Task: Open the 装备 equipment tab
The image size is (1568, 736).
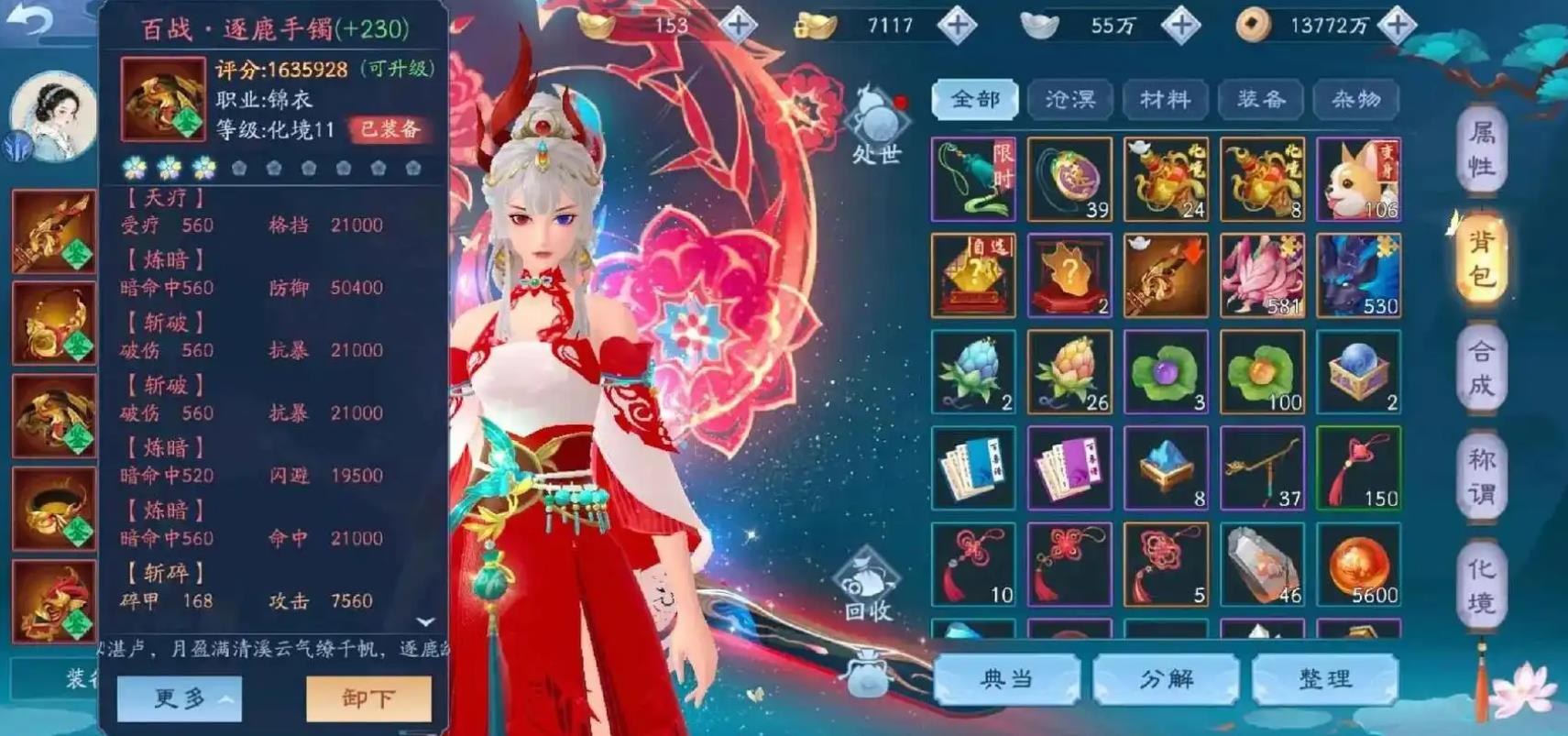Action: click(x=1260, y=99)
